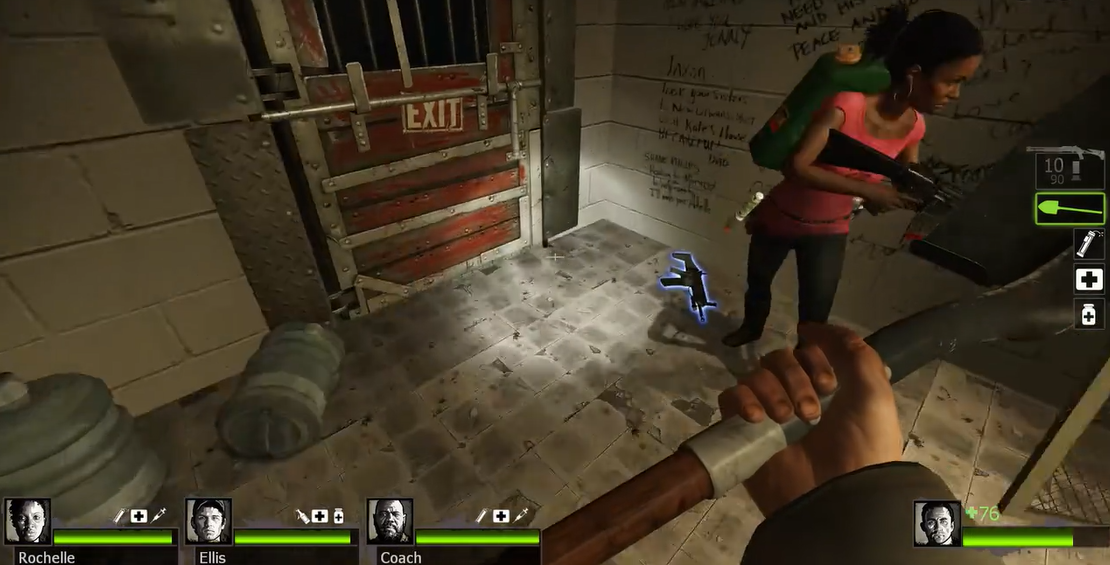
Task: Click Coach's first aid kit icon
Action: pyautogui.click(x=500, y=515)
